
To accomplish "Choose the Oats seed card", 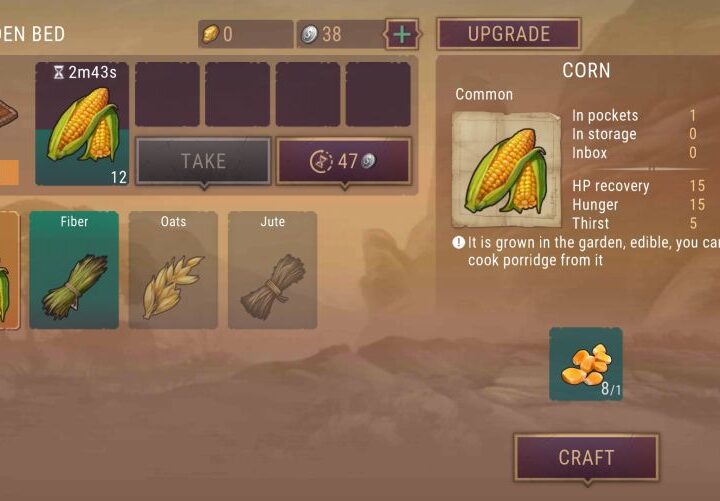I will coord(173,269).
